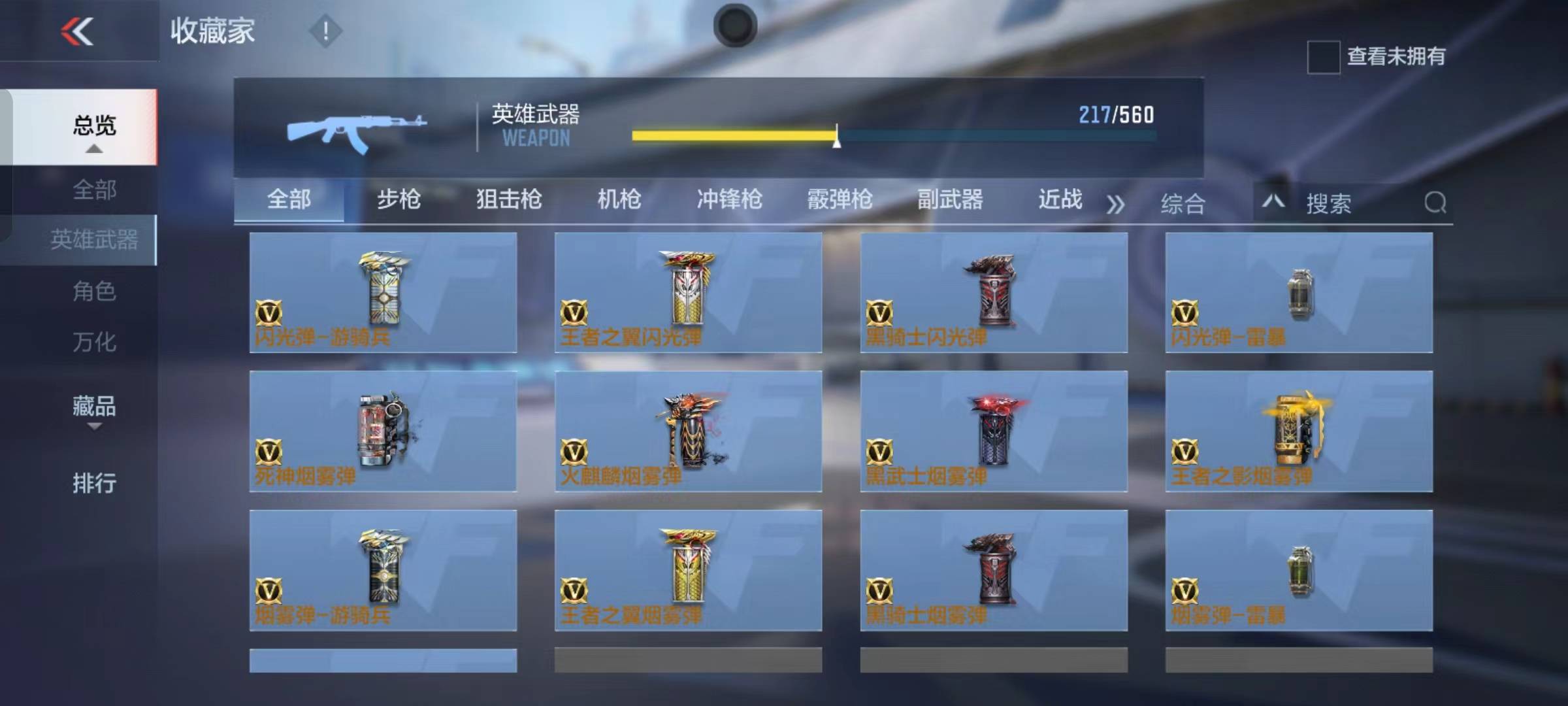Click the exclamation mark icon next to 收藏家
Screen dimensions: 1568x706
point(325,31)
